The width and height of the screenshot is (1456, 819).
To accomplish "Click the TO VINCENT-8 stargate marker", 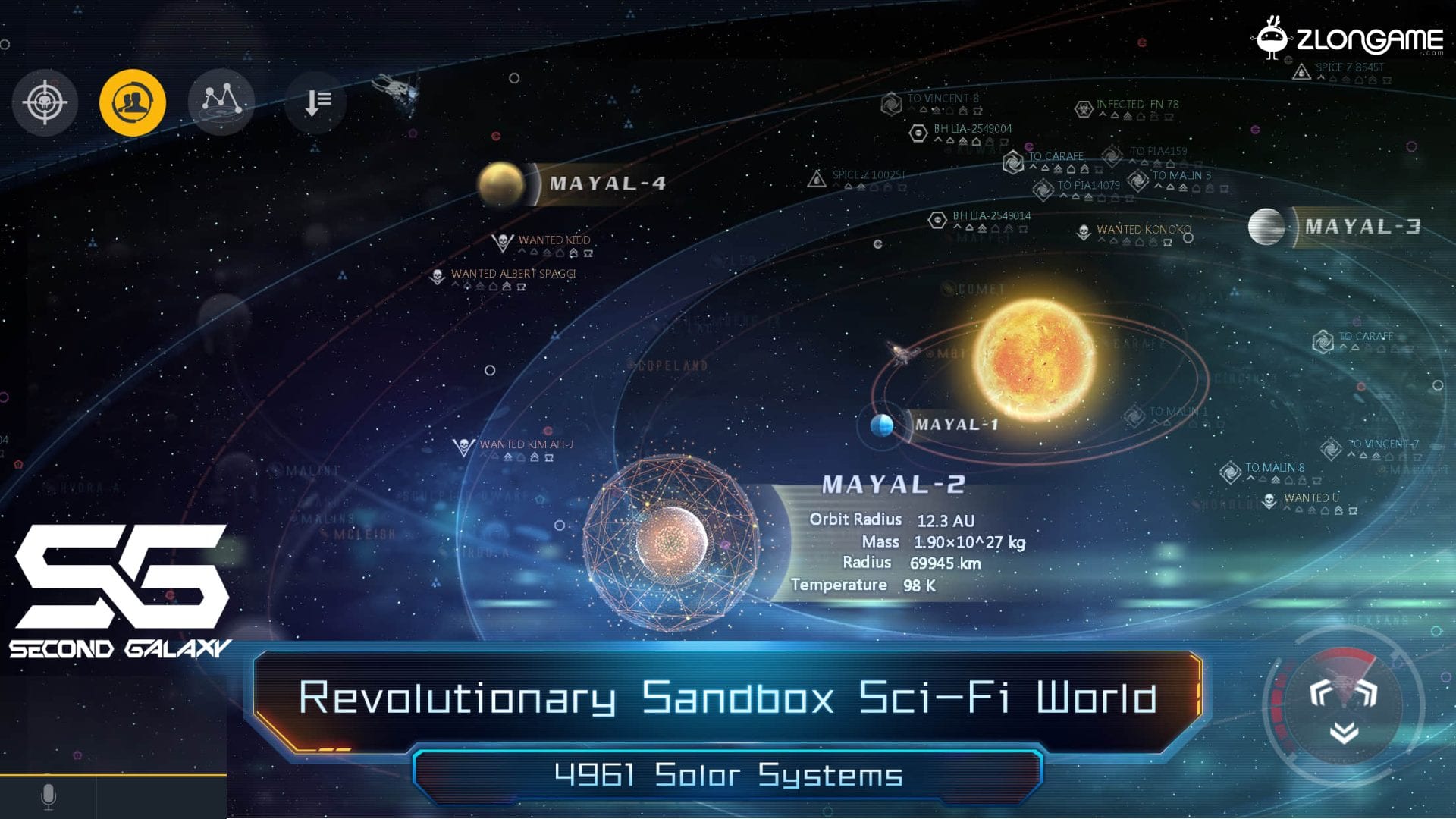I will pyautogui.click(x=942, y=99).
